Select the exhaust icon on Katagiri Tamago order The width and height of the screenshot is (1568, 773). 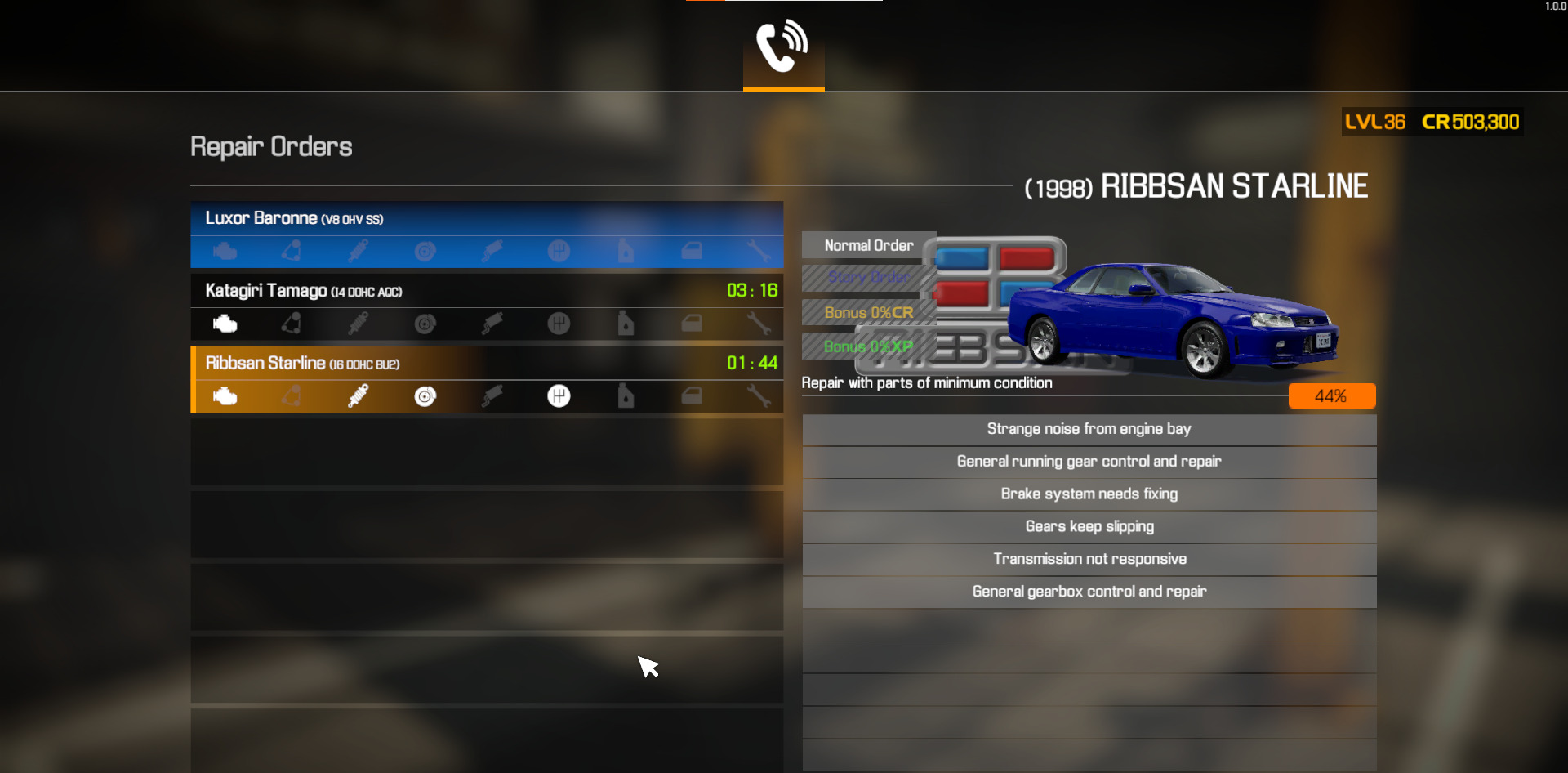click(x=492, y=324)
